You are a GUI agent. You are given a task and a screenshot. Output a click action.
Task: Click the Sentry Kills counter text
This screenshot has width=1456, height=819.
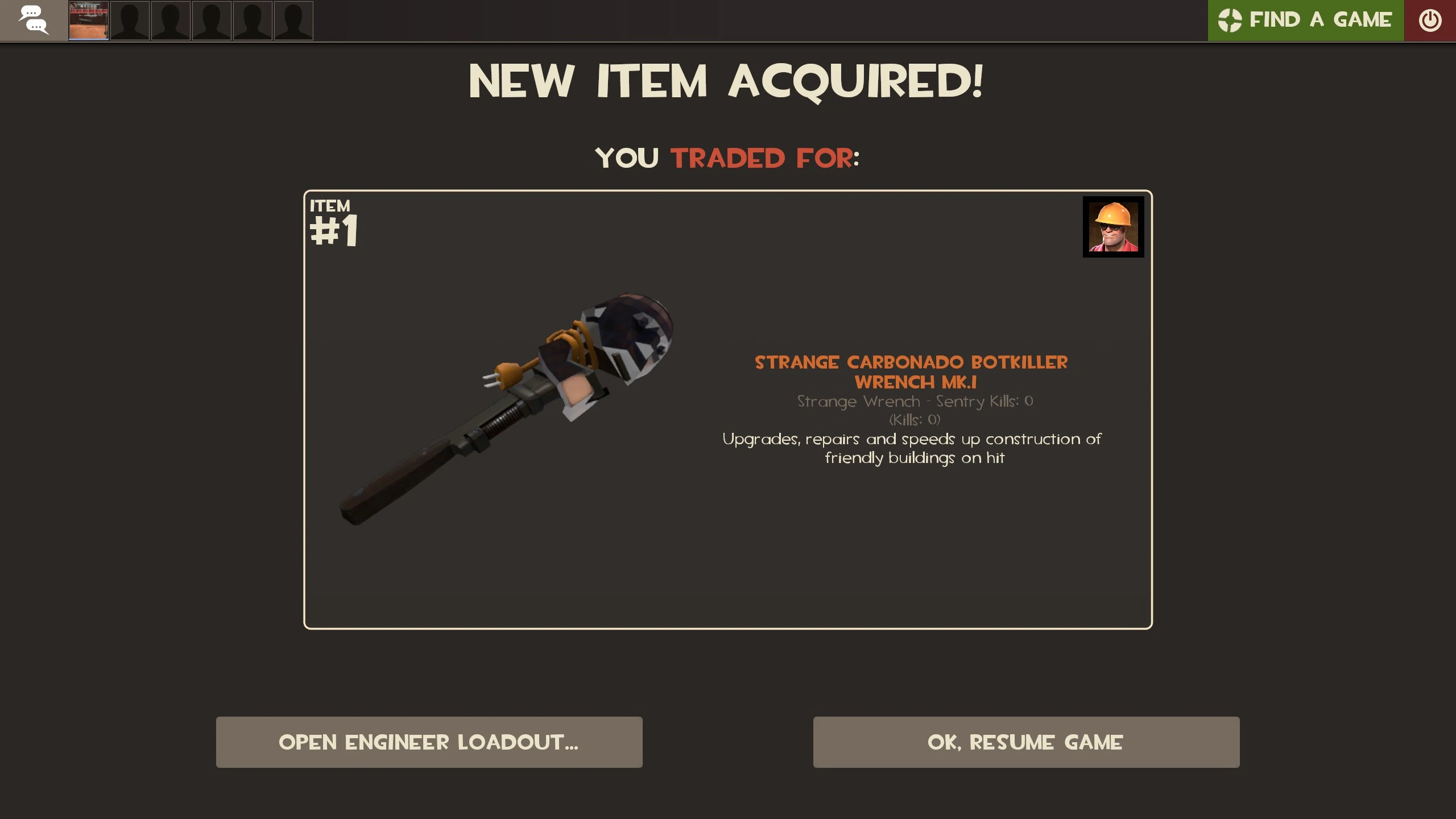coord(914,402)
